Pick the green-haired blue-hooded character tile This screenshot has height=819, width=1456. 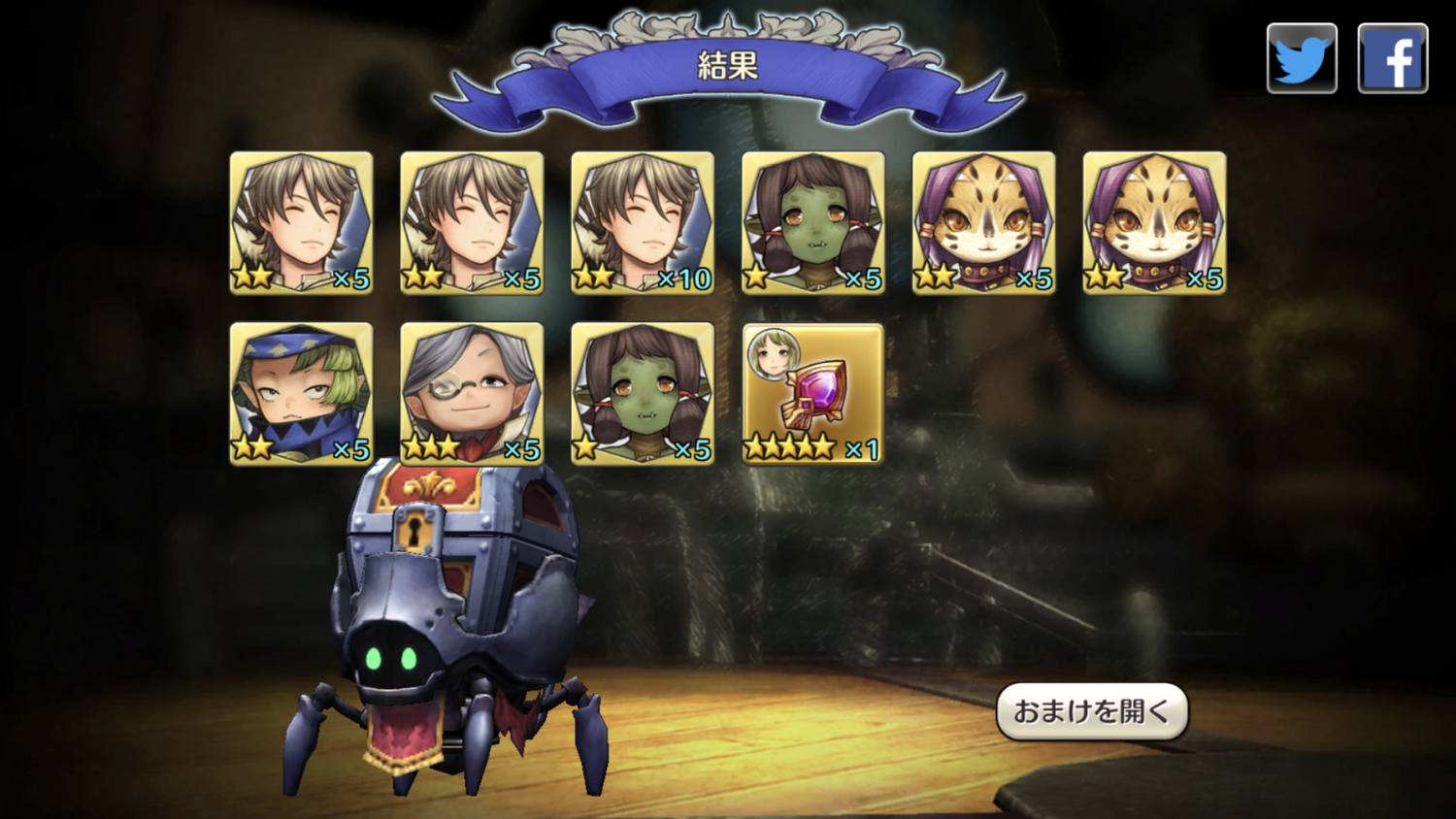(301, 393)
